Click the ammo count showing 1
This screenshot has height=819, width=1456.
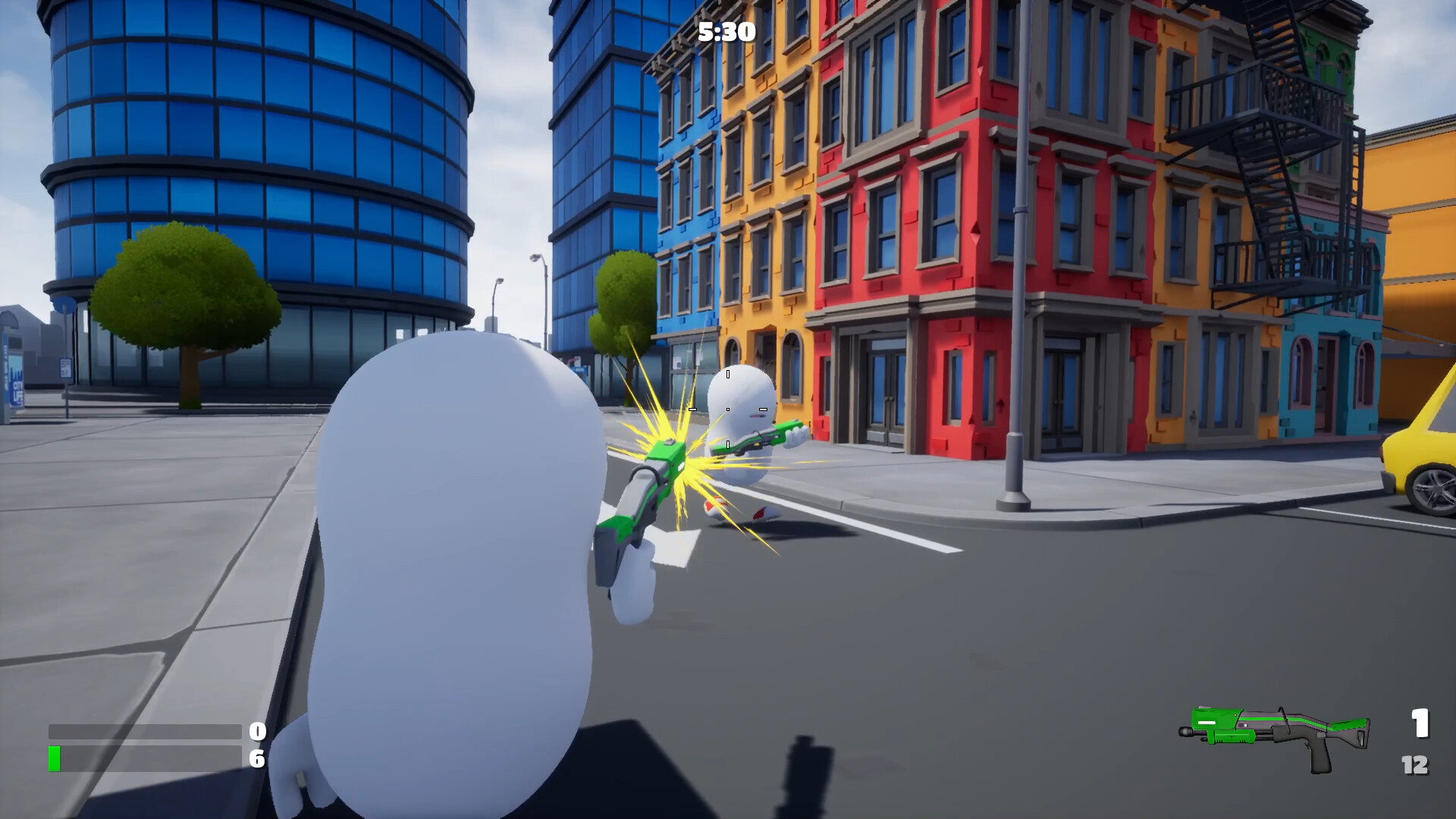pyautogui.click(x=1420, y=724)
